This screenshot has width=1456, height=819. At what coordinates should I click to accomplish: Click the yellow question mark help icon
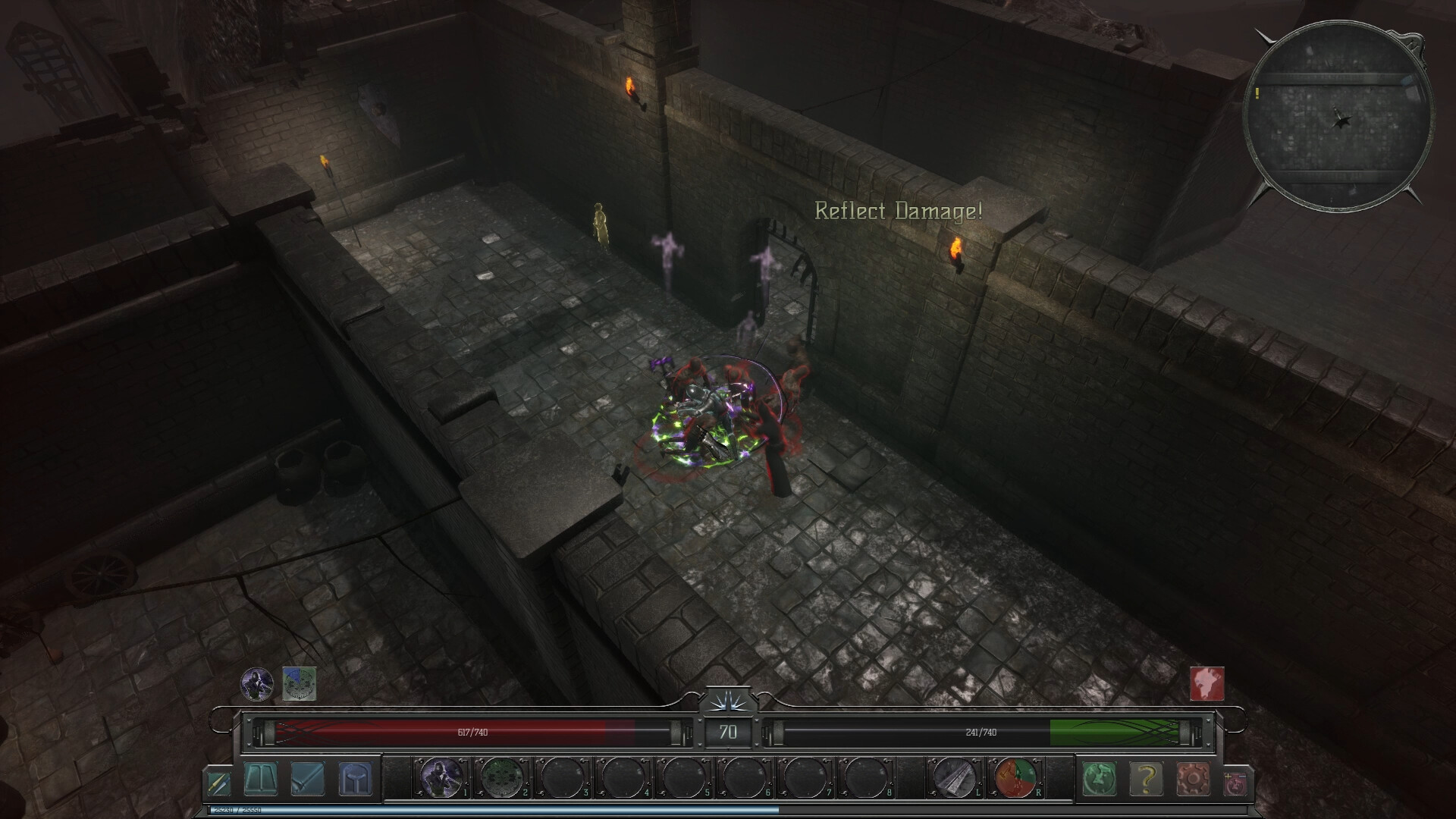point(1145,780)
